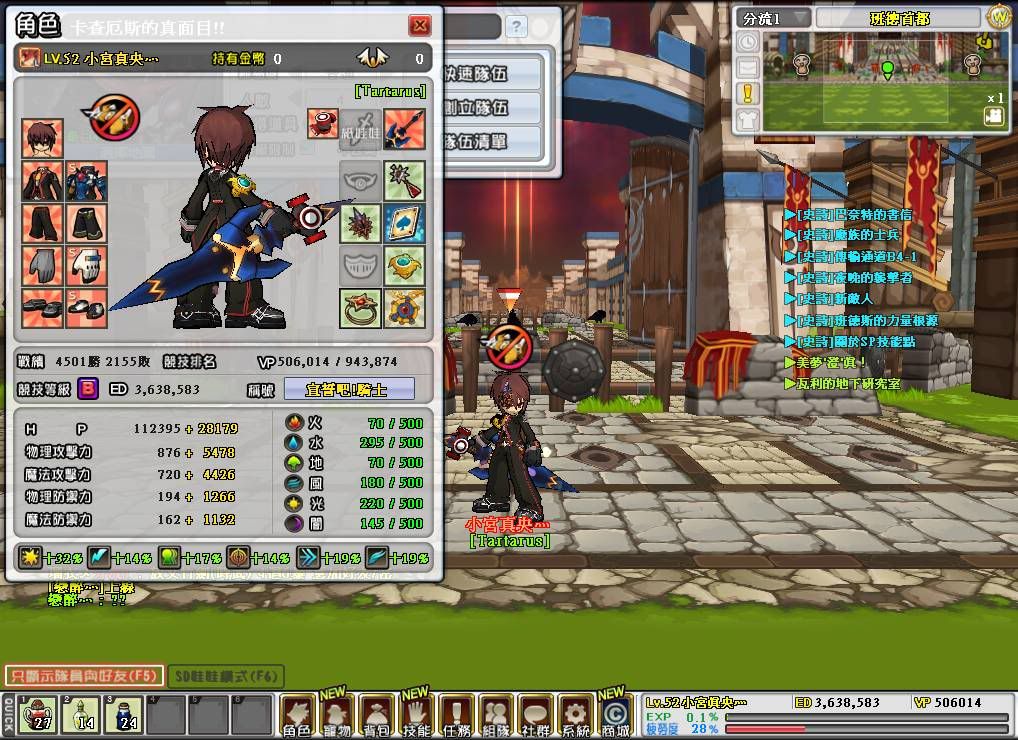Select the 瓦利的地下研究室 quest entry

(847, 383)
